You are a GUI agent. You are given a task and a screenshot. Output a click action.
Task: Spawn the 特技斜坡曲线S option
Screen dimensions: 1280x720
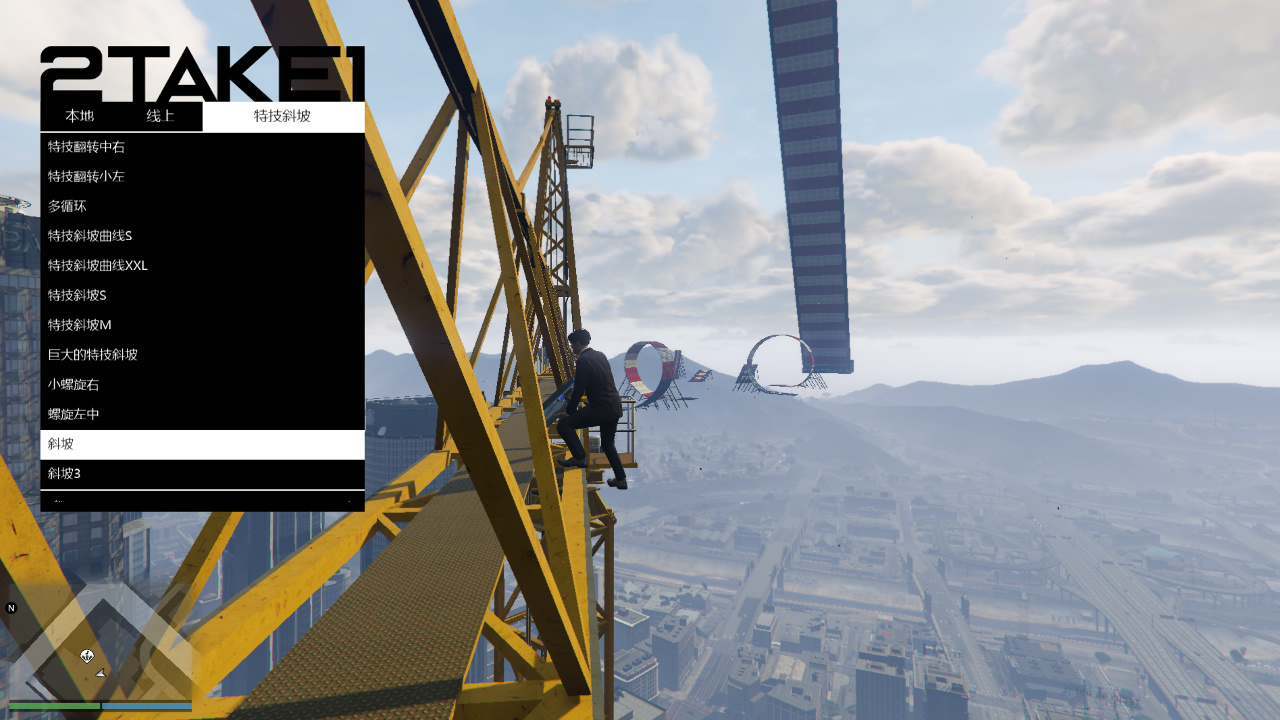point(202,236)
